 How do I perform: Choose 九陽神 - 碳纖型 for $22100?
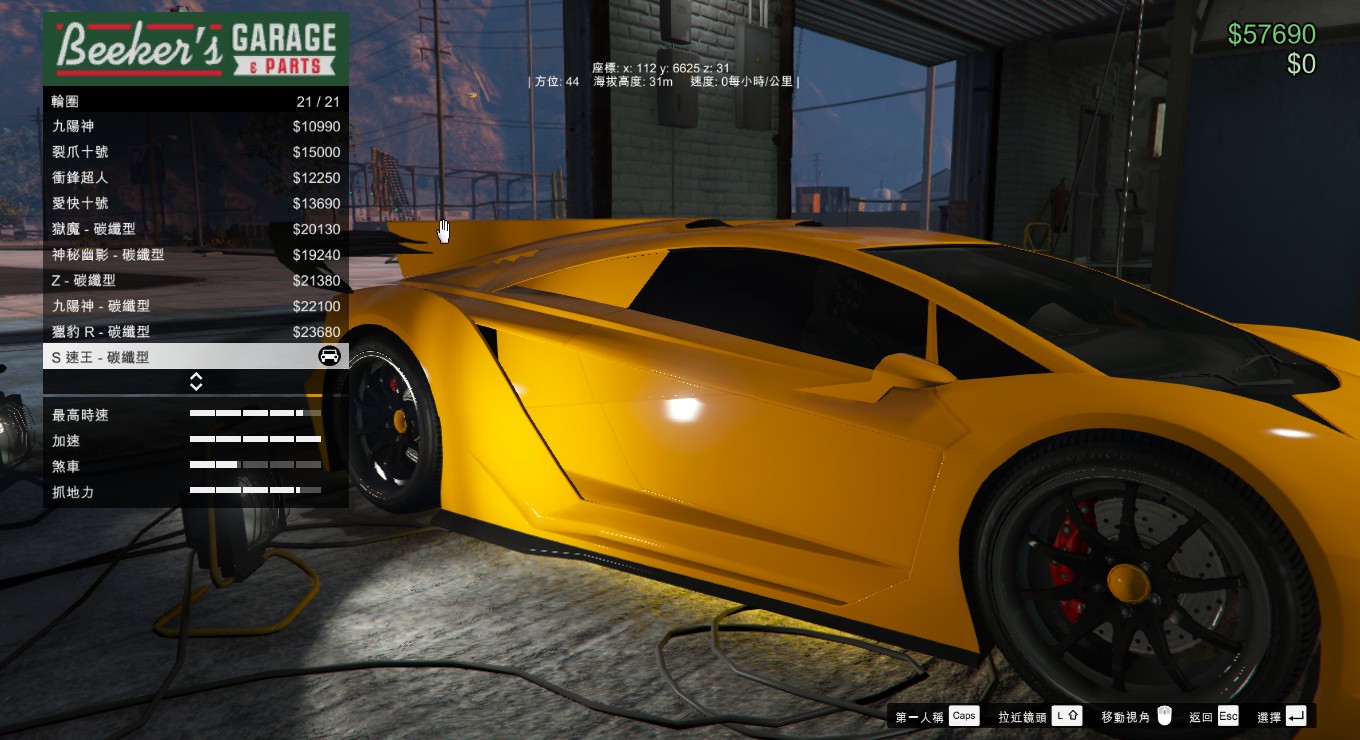(195, 306)
